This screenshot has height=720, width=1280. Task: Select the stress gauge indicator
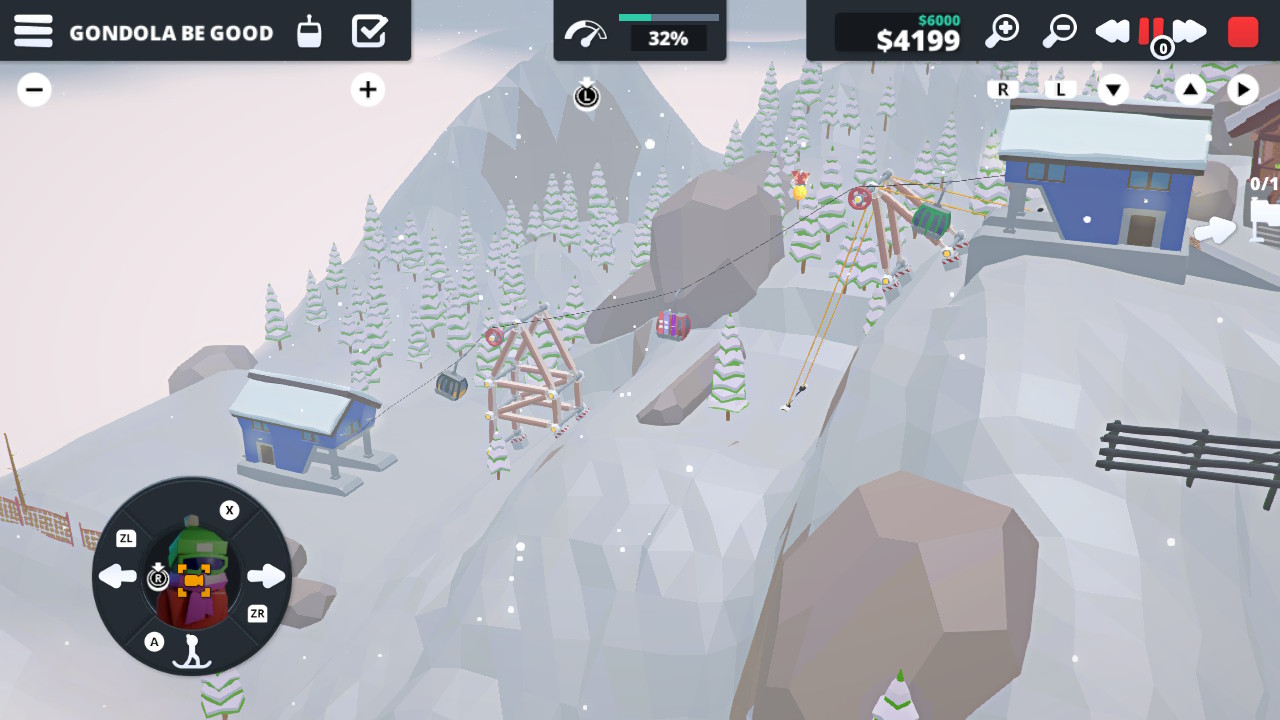pyautogui.click(x=585, y=34)
